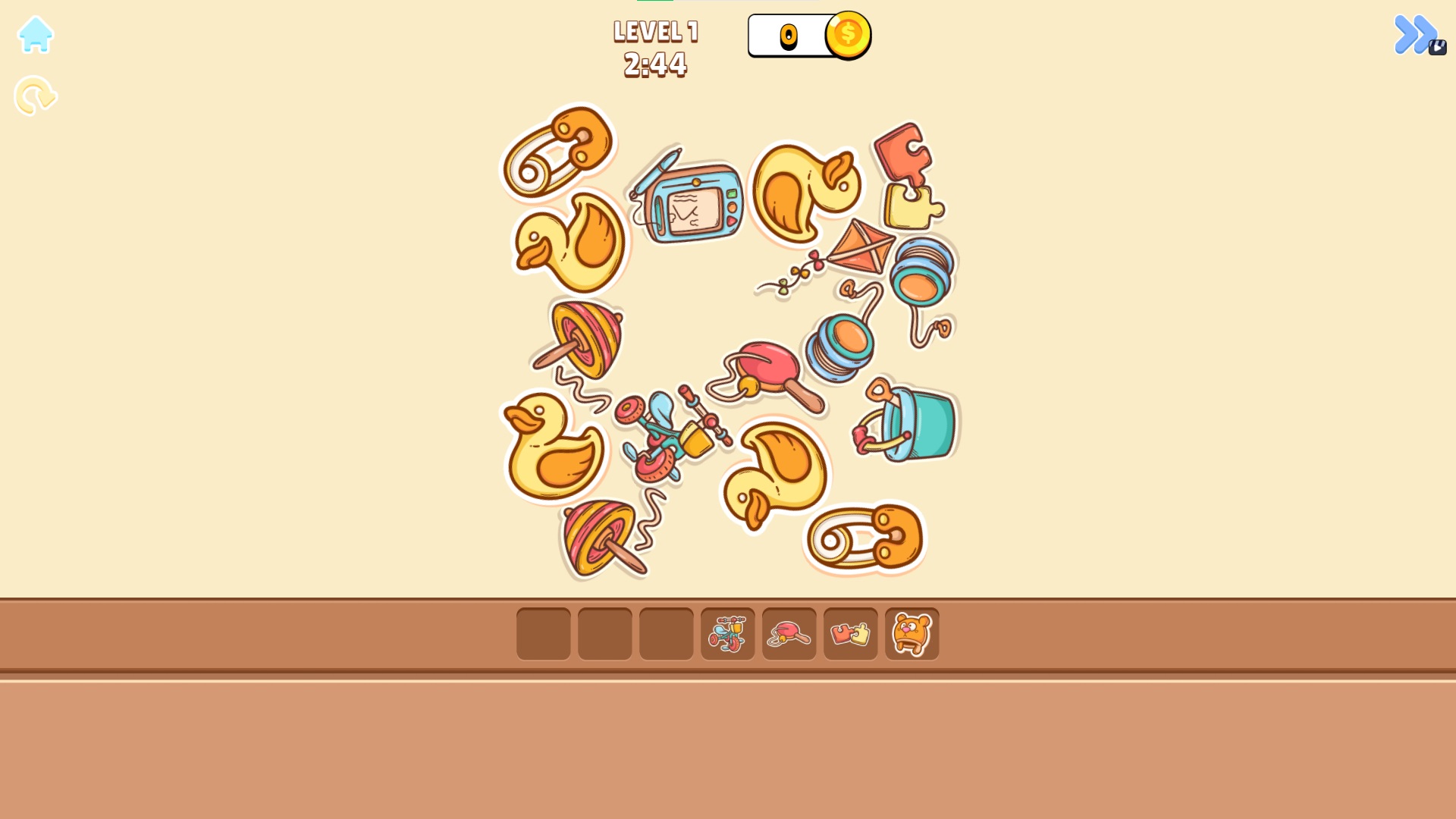Click the restart level icon
The height and width of the screenshot is (819, 1456).
pyautogui.click(x=35, y=95)
